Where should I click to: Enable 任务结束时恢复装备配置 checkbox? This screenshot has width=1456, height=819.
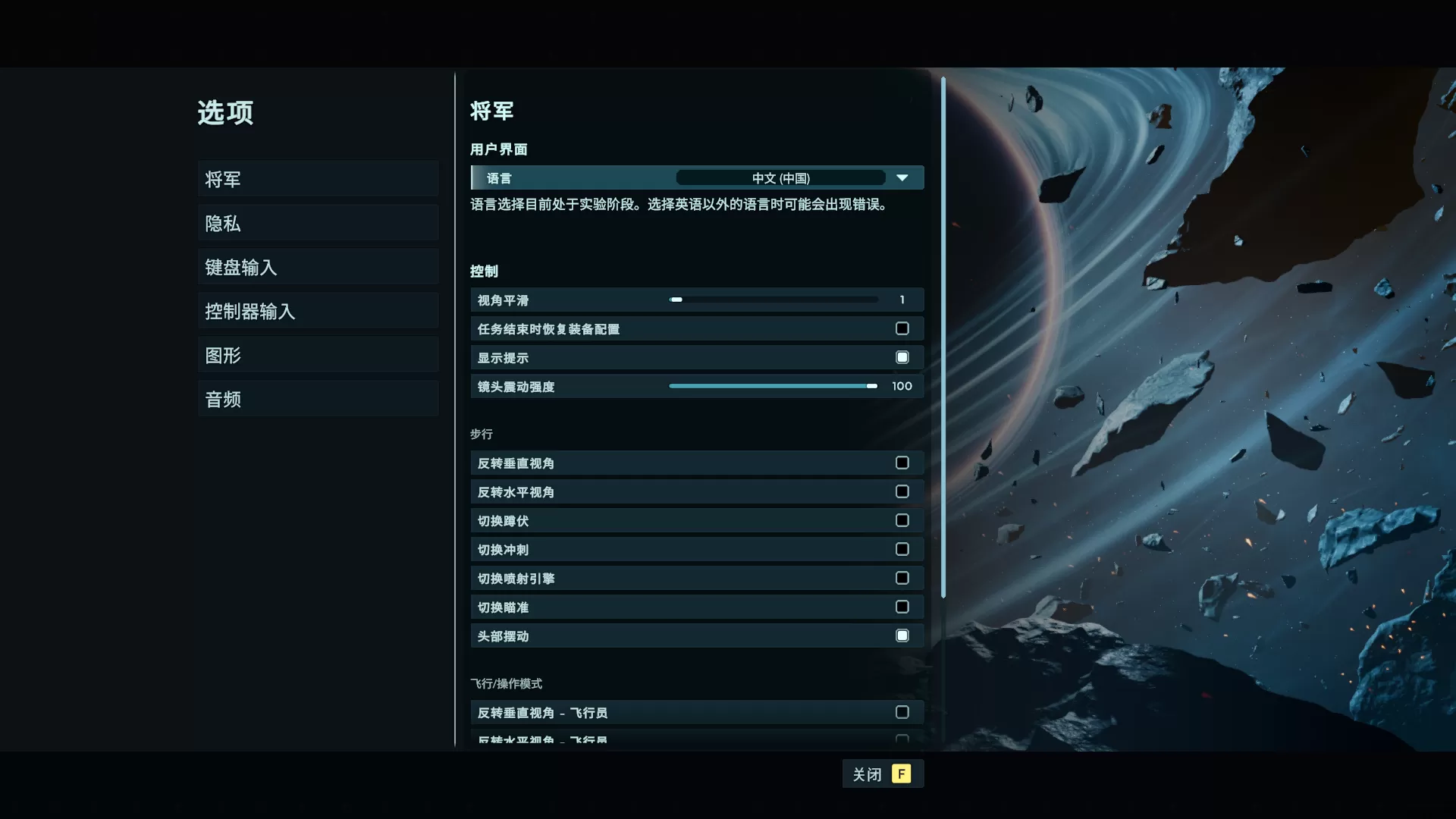click(x=902, y=329)
